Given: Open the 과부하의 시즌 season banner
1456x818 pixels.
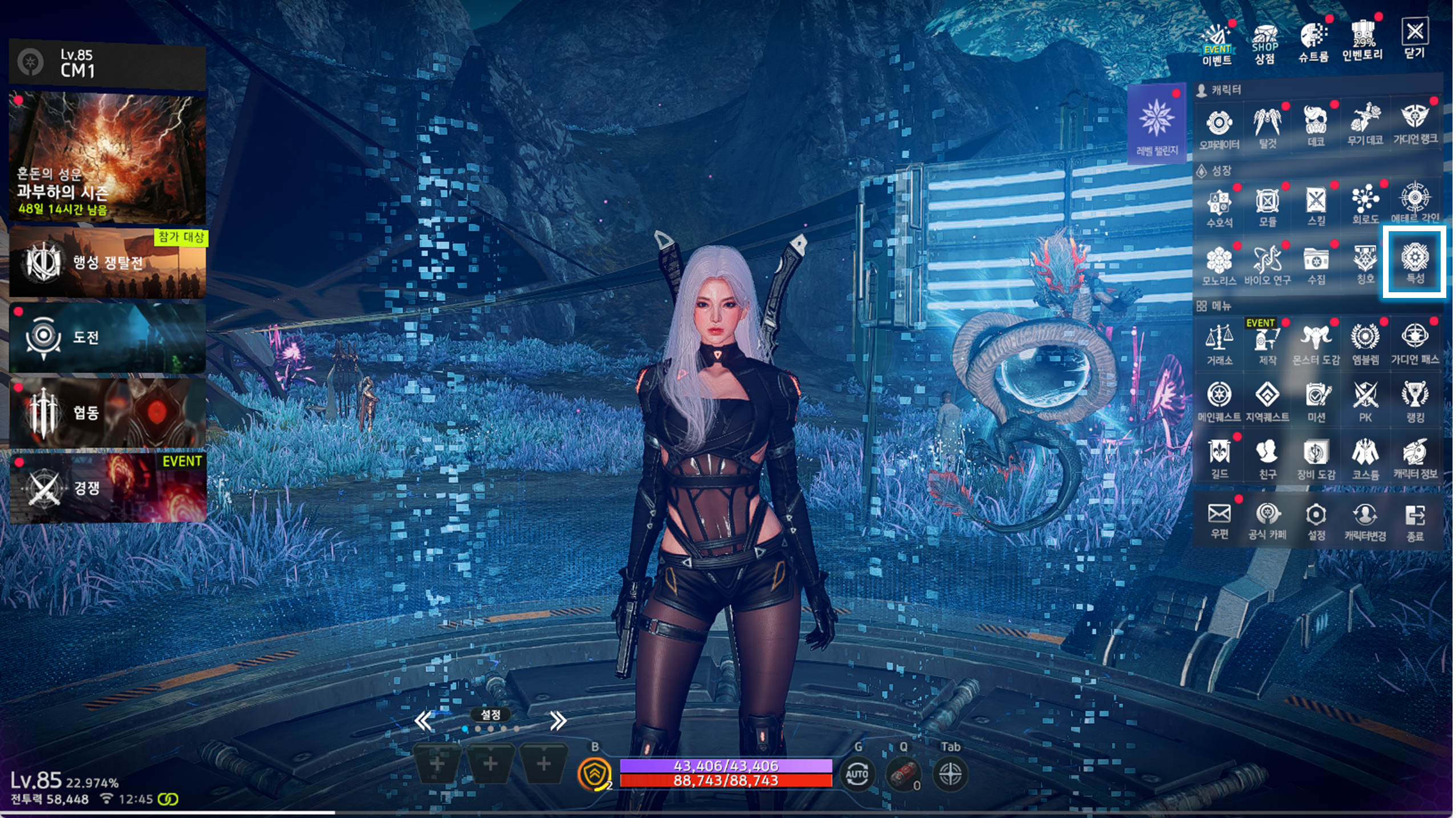Looking at the screenshot, I should pos(107,158).
